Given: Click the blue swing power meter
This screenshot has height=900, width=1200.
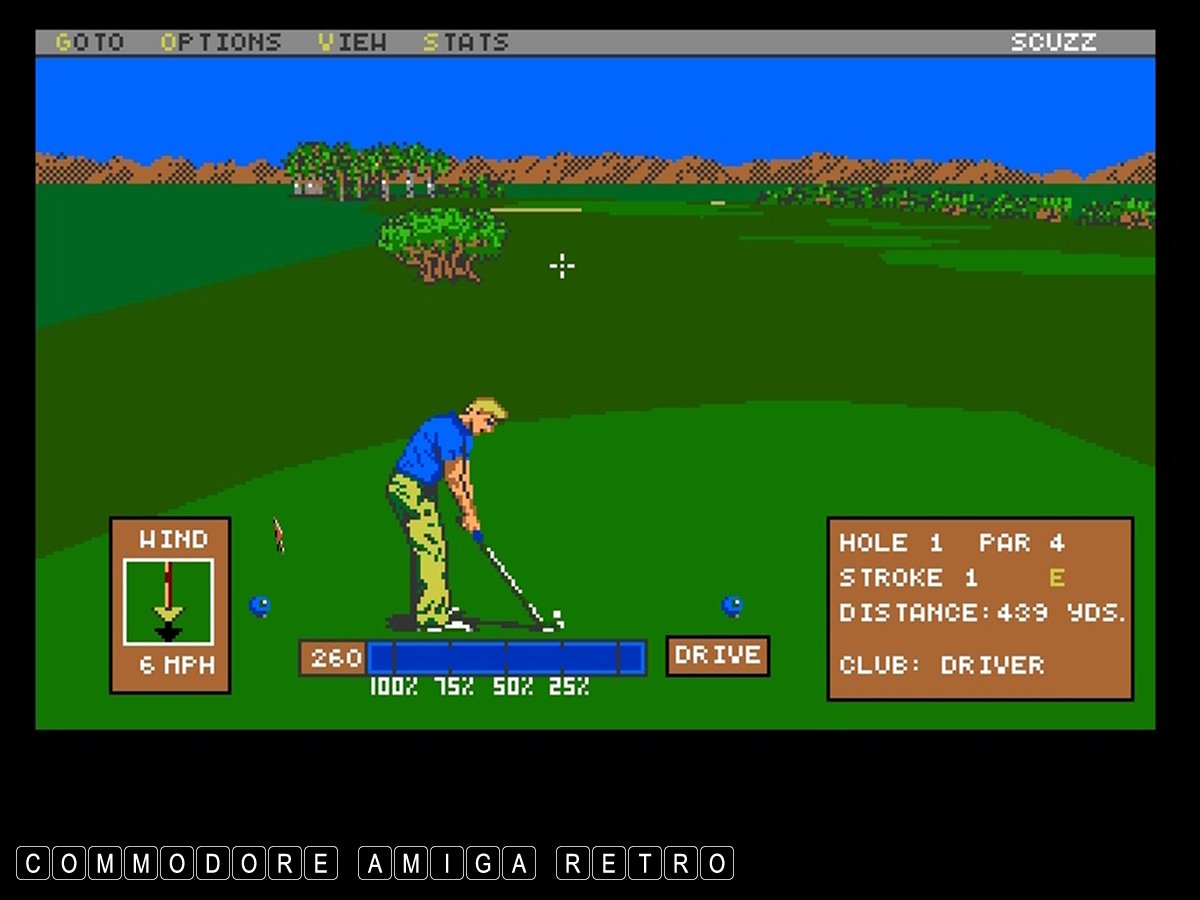Looking at the screenshot, I should [x=506, y=658].
